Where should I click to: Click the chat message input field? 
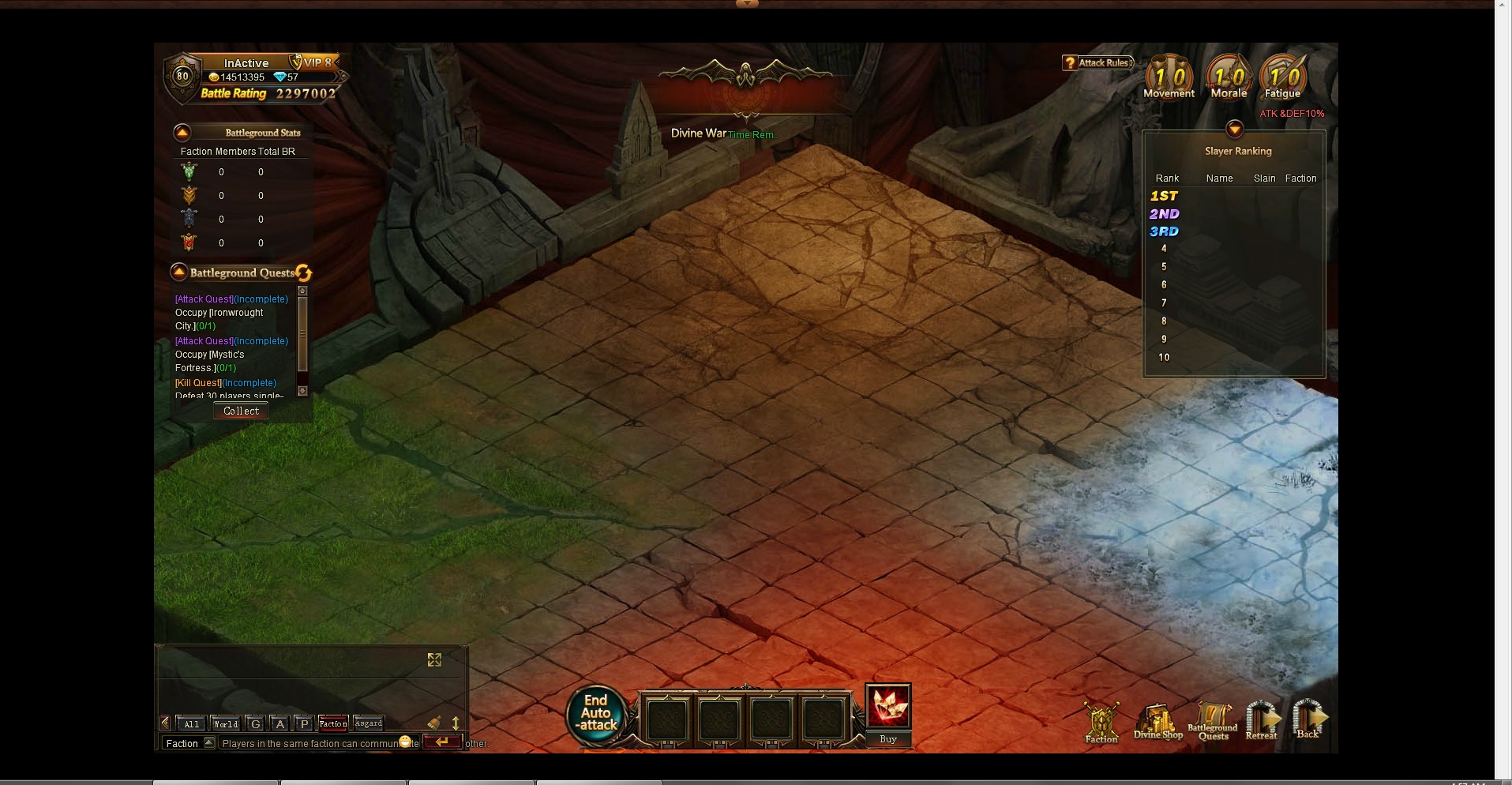308,743
